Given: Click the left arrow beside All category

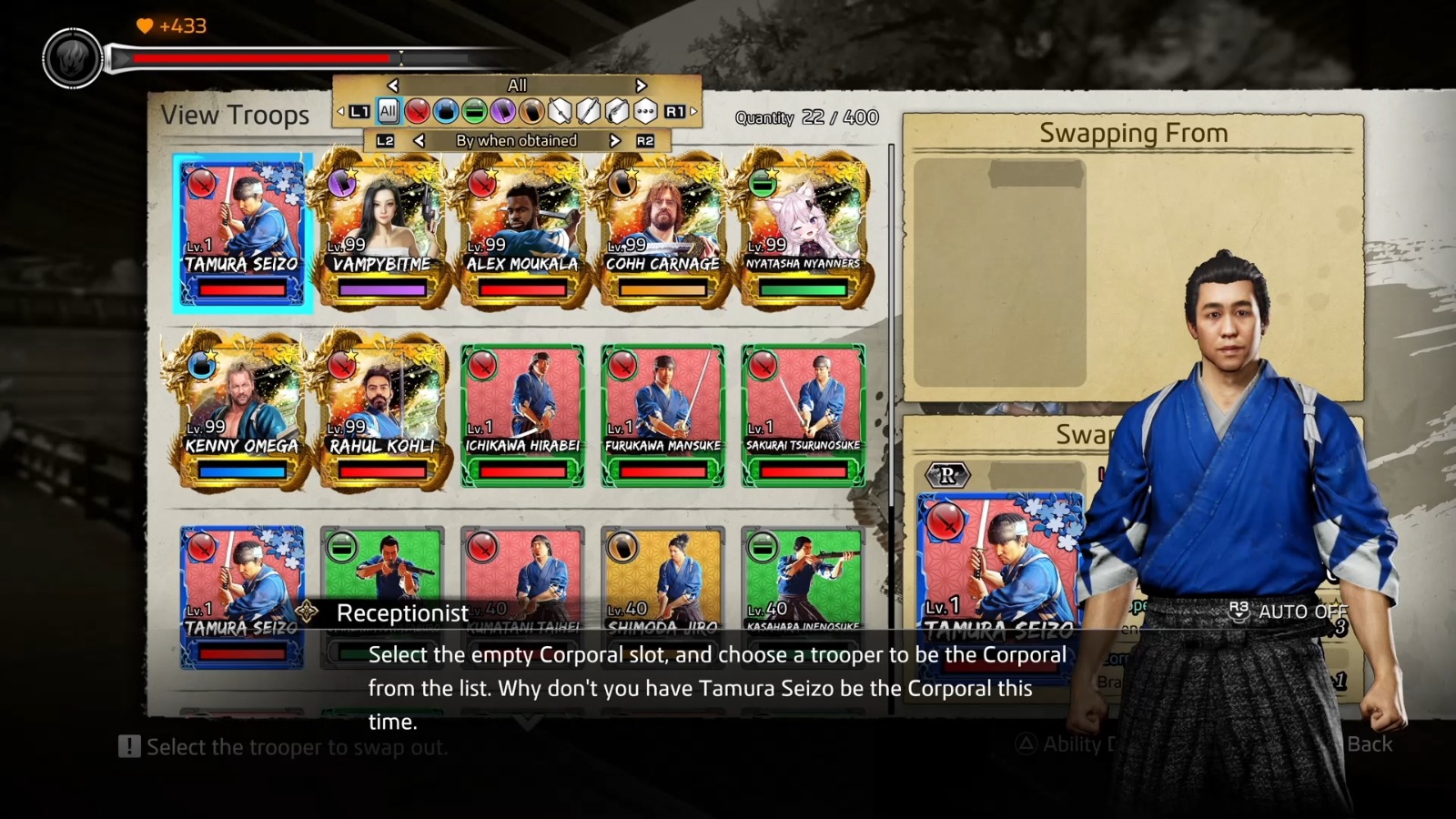Looking at the screenshot, I should pyautogui.click(x=393, y=85).
